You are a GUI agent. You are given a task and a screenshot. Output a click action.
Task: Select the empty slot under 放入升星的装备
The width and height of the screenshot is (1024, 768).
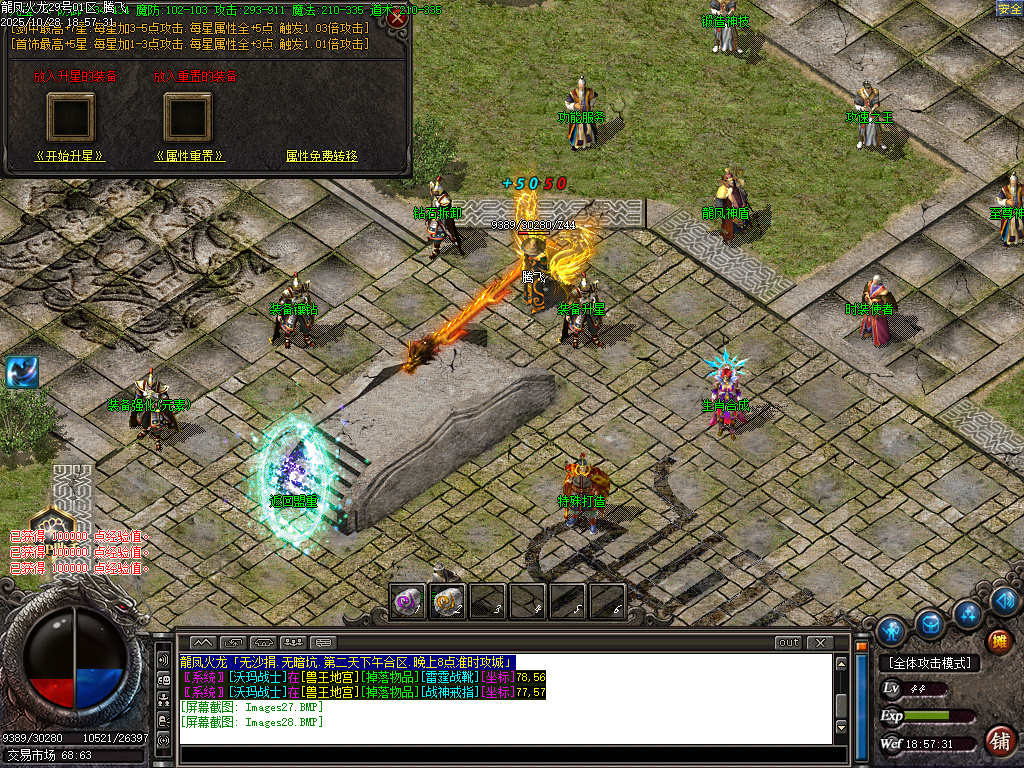[x=70, y=117]
